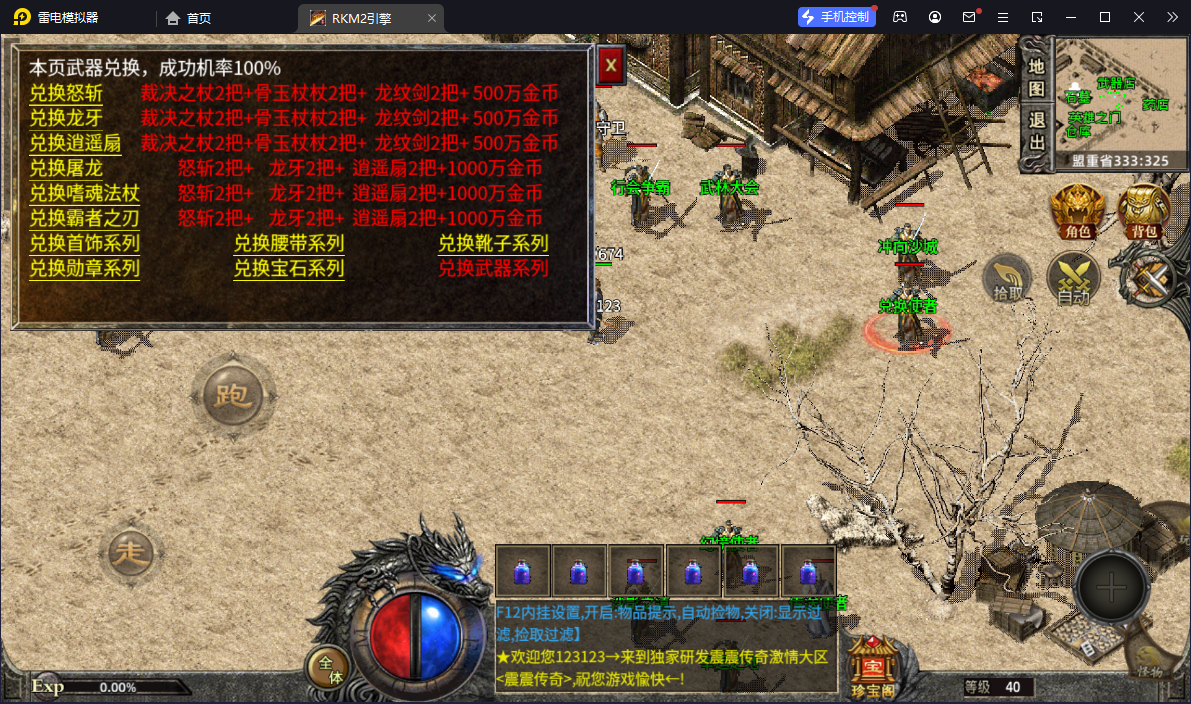Pick the 兑换逍遥扇 exchange link
Viewport: 1191px width, 704px height.
click(75, 143)
